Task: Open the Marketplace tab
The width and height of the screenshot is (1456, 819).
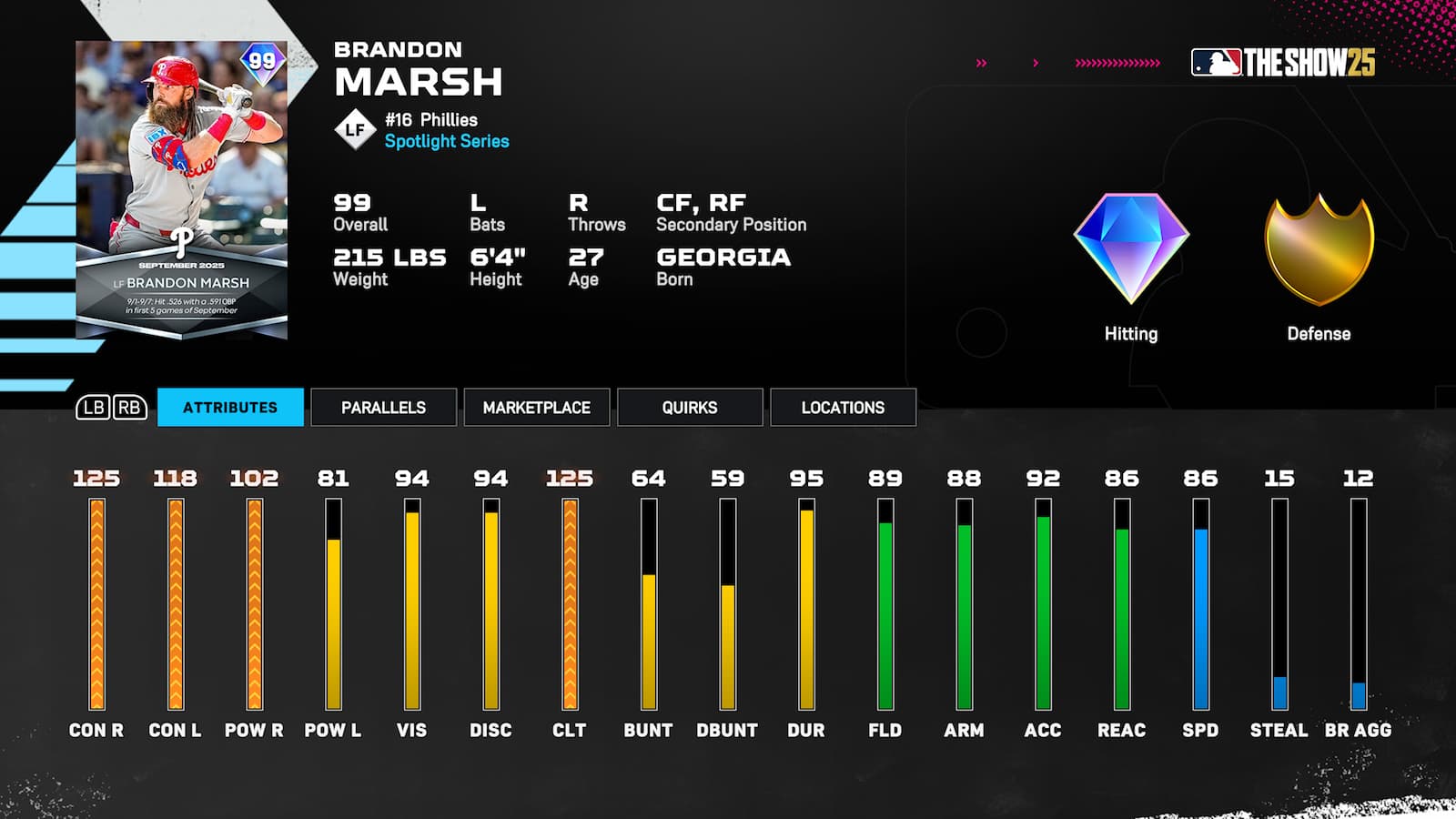Action: (x=537, y=408)
